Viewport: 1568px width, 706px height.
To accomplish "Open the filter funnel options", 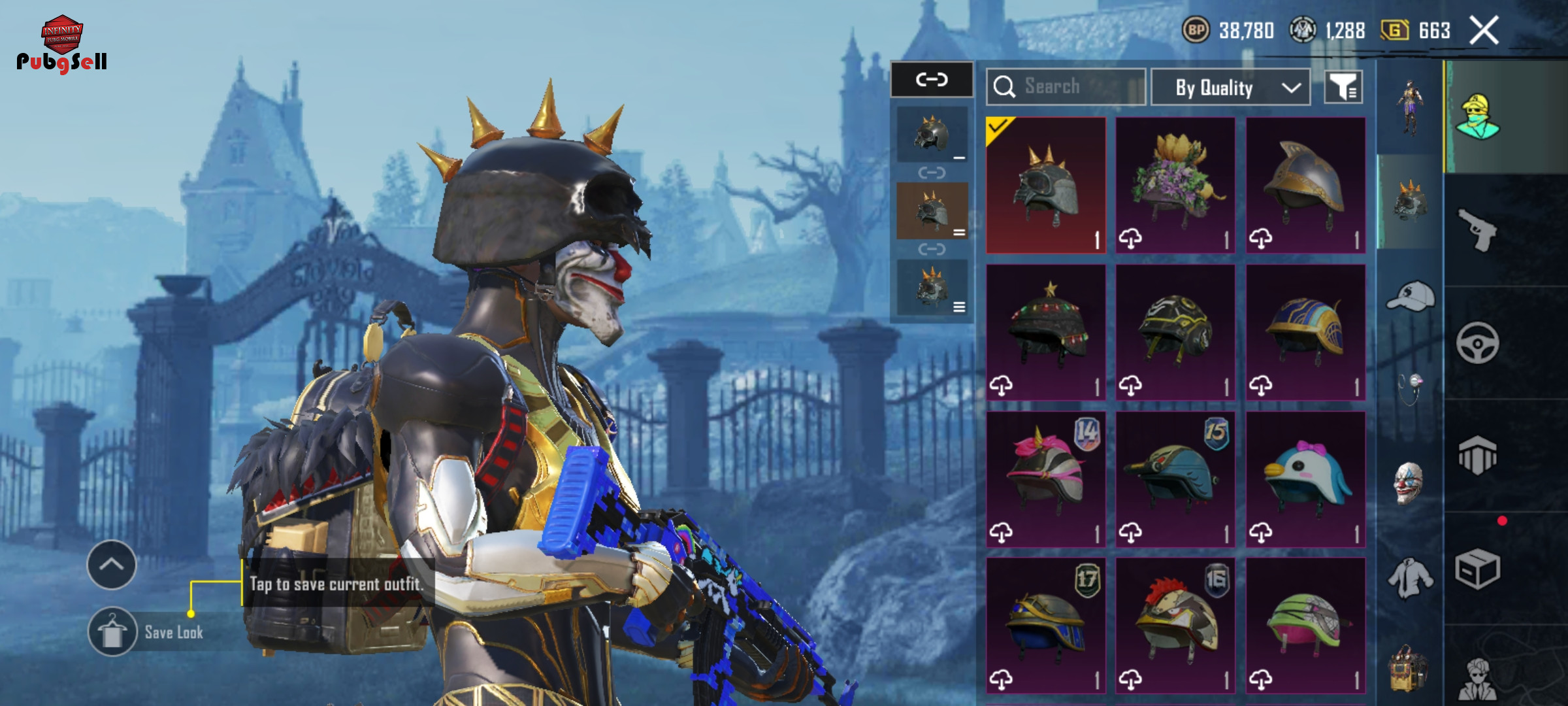I will click(1343, 87).
